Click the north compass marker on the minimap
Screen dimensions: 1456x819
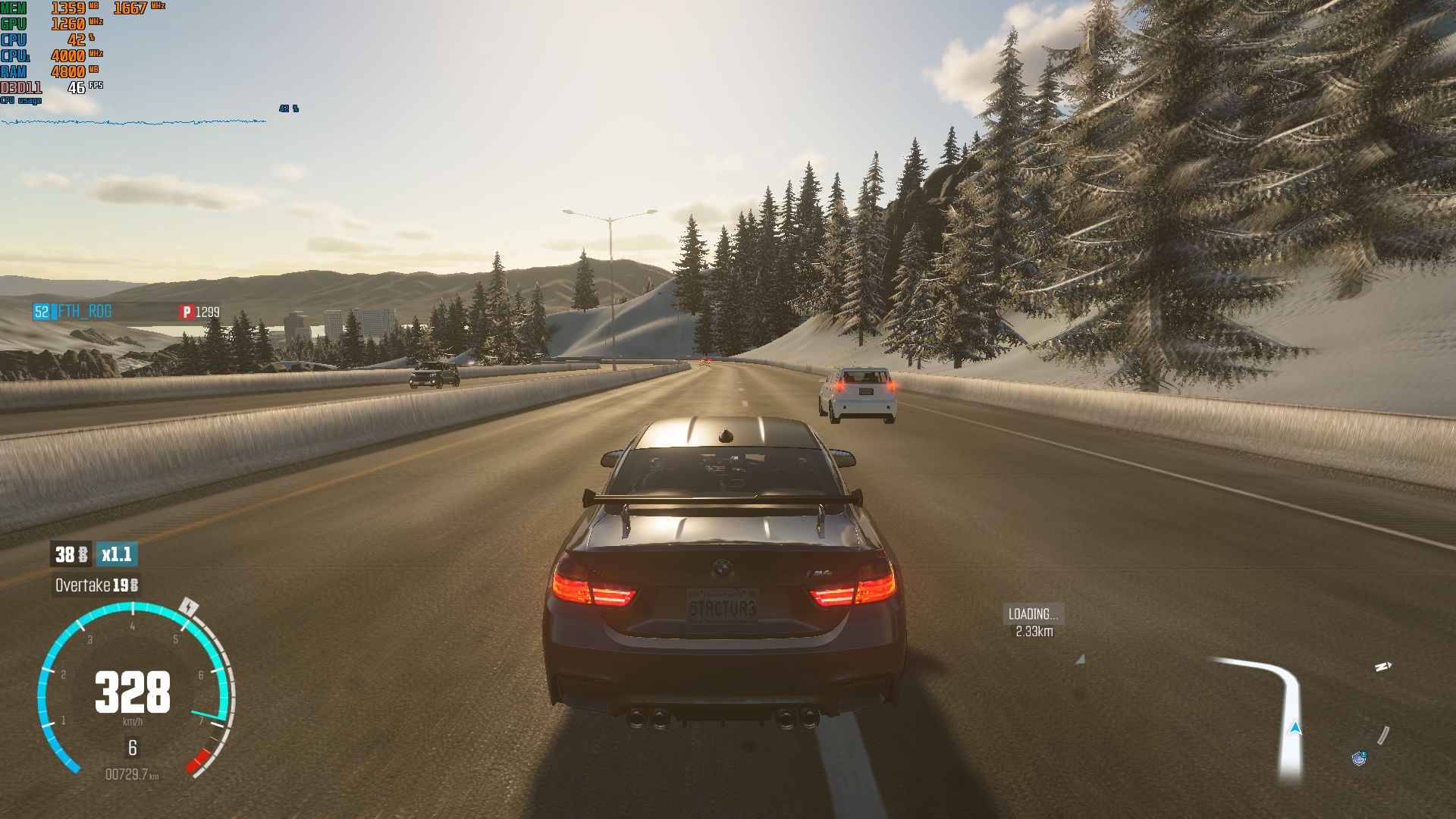click(1383, 667)
